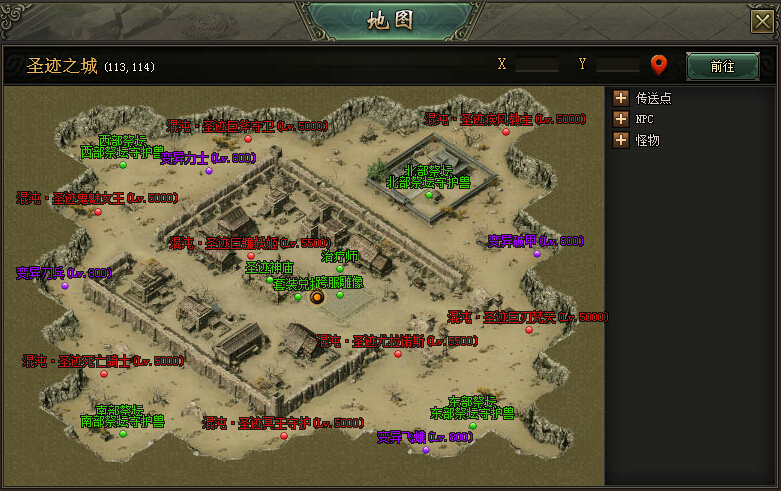Click the 前往 go-to button

(722, 66)
